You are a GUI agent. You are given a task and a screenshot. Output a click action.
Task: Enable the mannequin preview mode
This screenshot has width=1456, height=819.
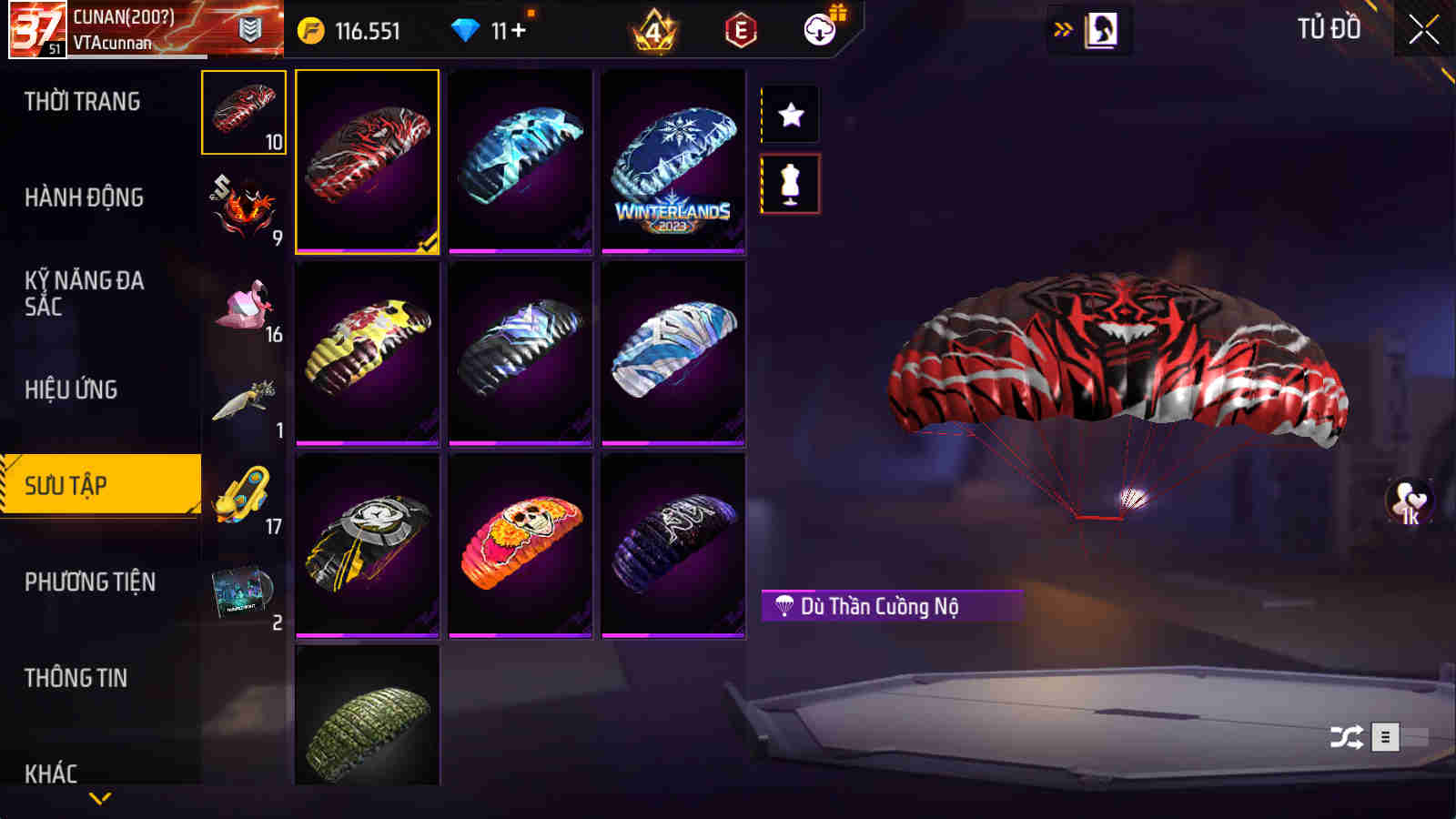point(791,183)
